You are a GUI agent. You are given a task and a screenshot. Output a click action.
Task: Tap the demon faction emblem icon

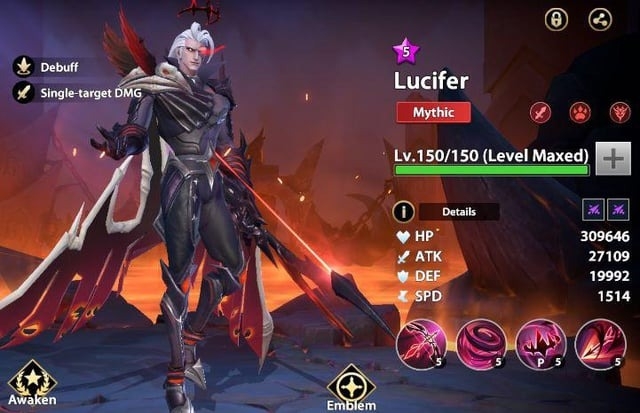point(618,112)
